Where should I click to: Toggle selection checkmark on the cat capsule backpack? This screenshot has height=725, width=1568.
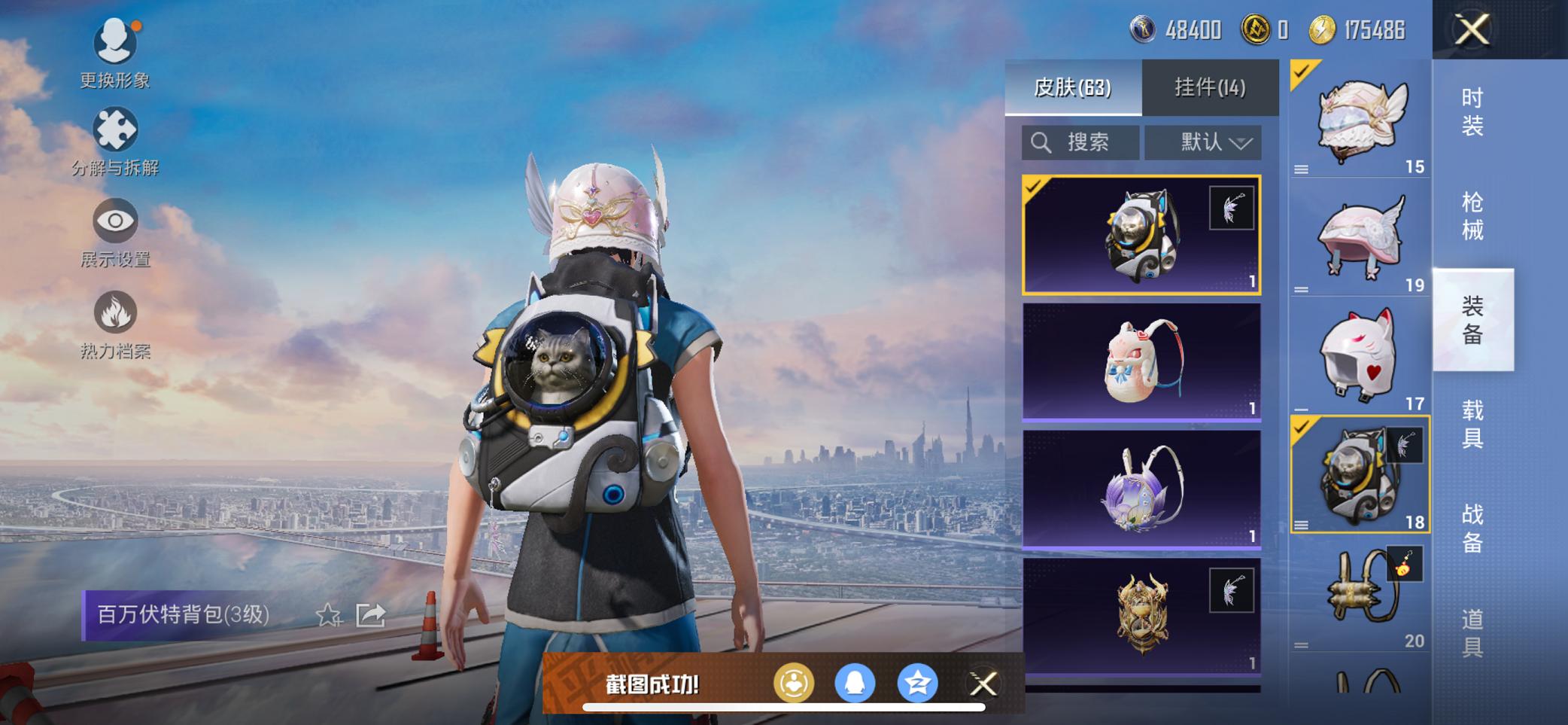pyautogui.click(x=1035, y=185)
